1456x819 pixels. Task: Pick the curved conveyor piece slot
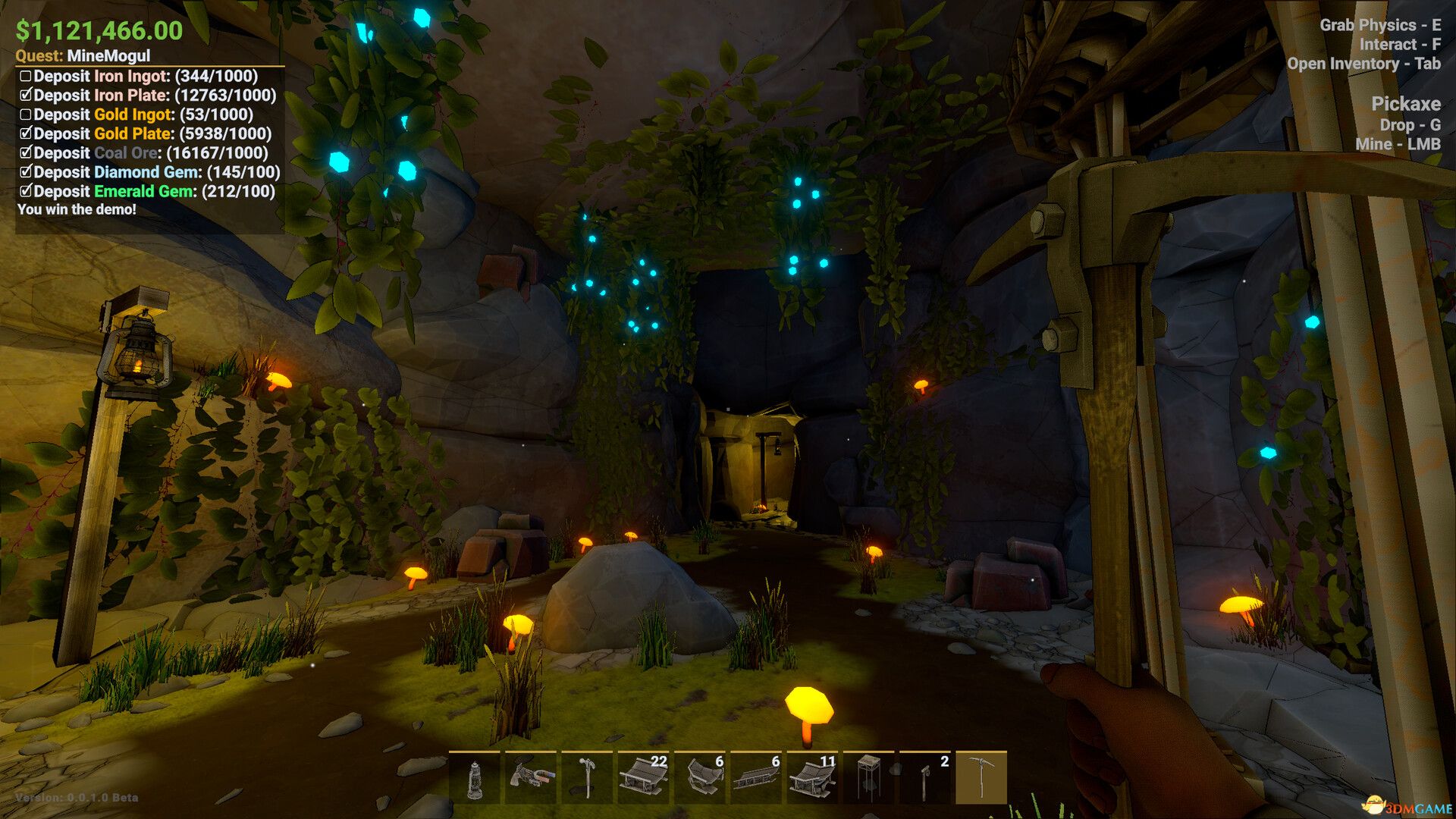tap(700, 778)
